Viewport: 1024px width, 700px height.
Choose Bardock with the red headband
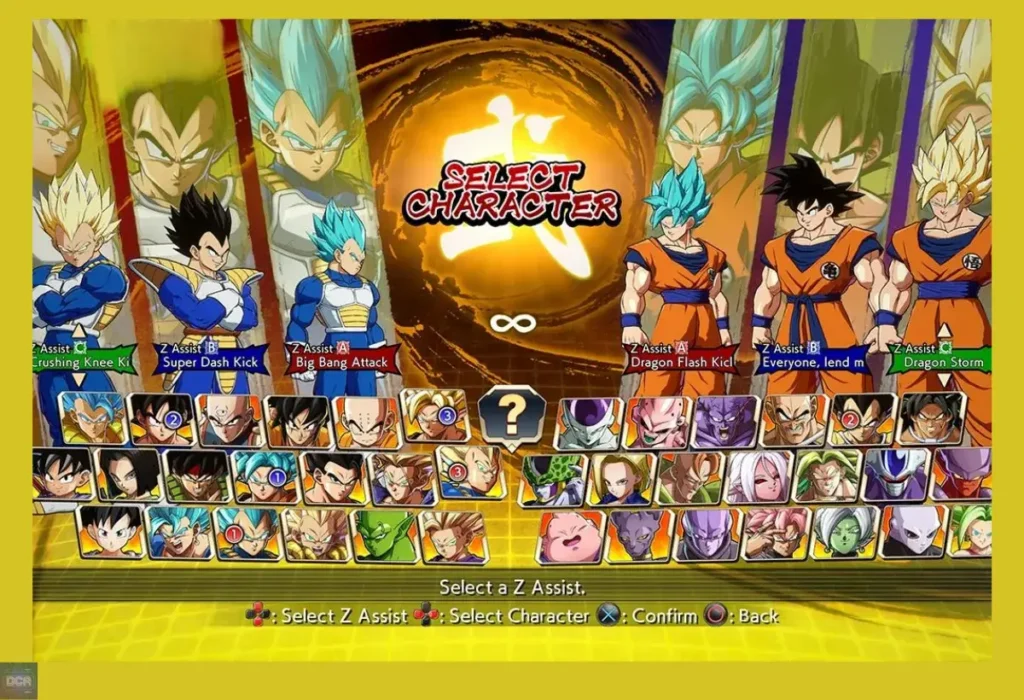coord(196,476)
